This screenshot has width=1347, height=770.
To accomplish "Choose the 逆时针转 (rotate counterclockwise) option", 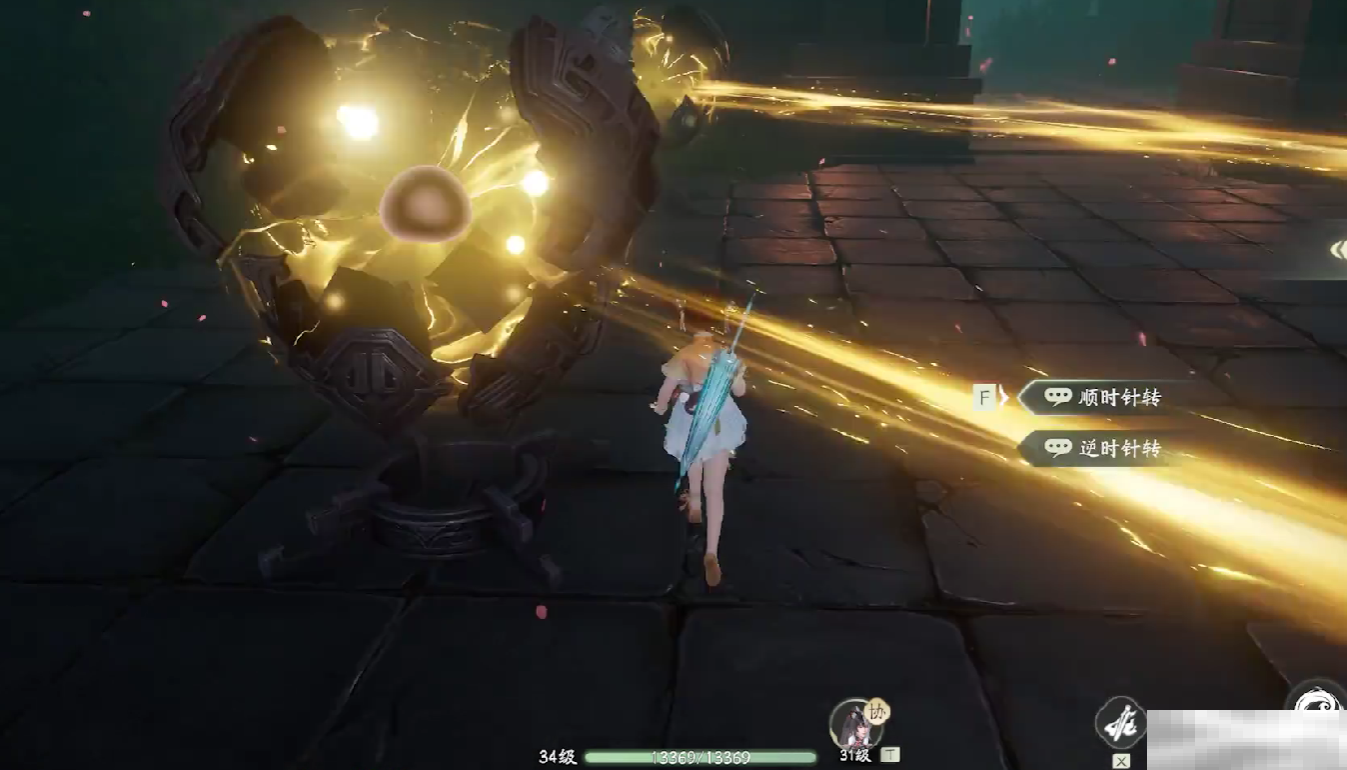I will pos(1103,449).
